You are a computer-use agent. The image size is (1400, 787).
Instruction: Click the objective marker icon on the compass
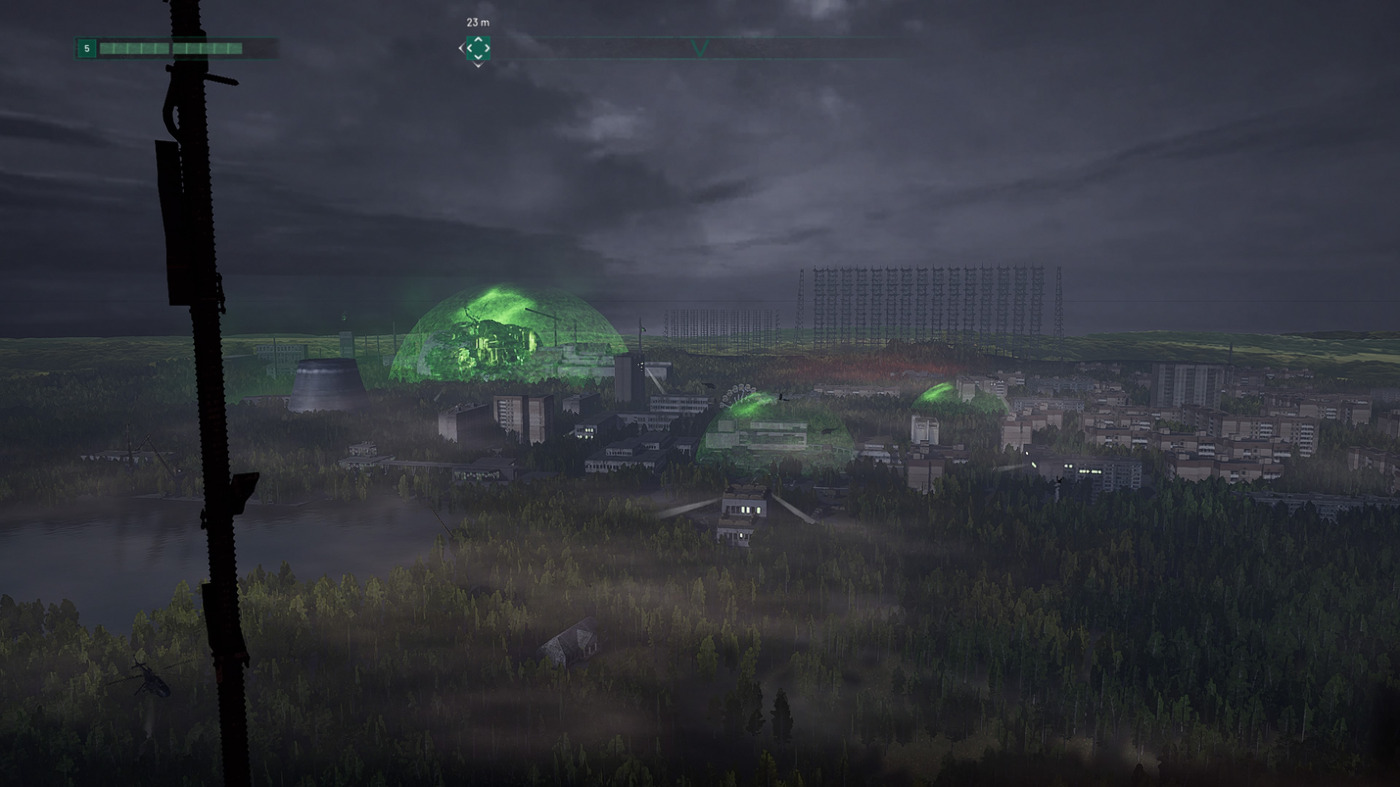pyautogui.click(x=477, y=47)
